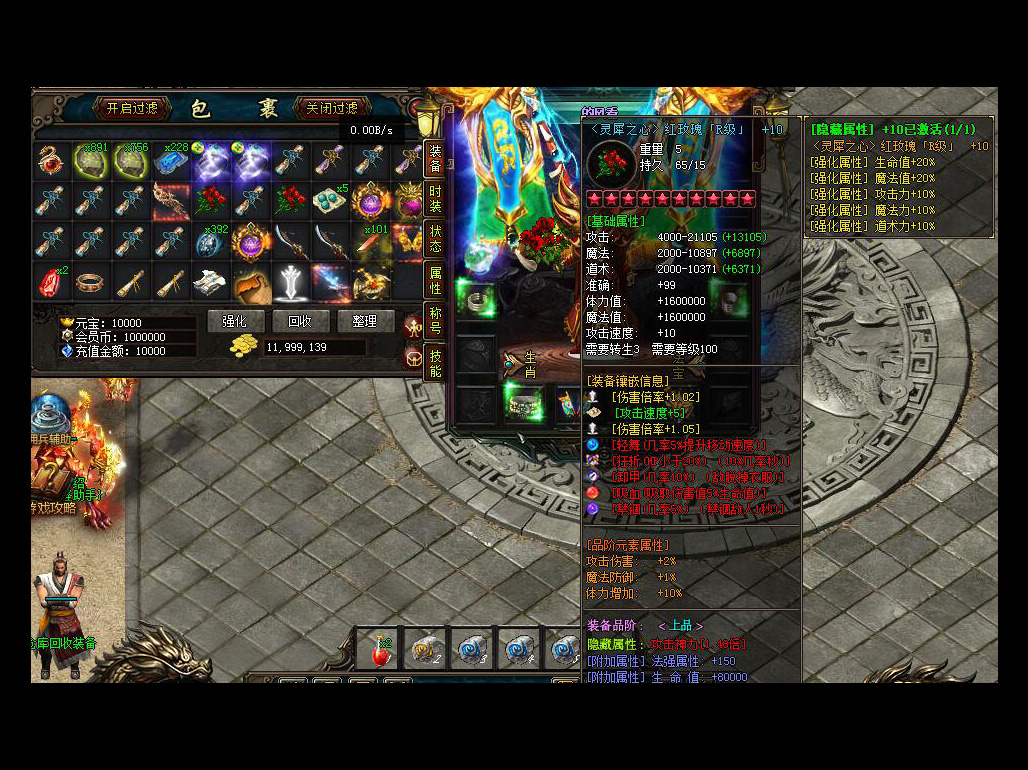Open the 称号 title tab
This screenshot has width=1028, height=770.
[435, 320]
